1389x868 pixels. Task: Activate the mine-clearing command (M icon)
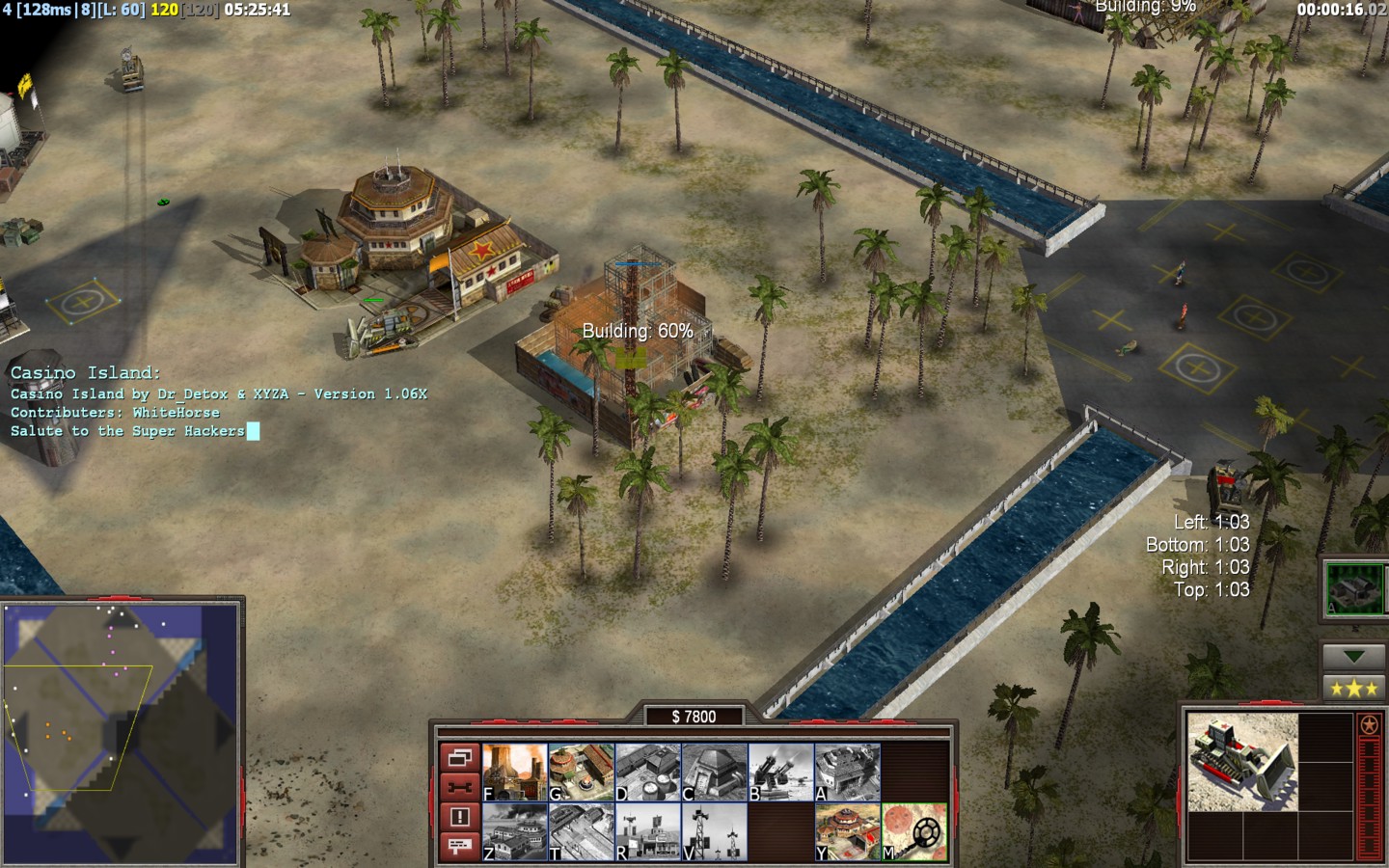913,832
